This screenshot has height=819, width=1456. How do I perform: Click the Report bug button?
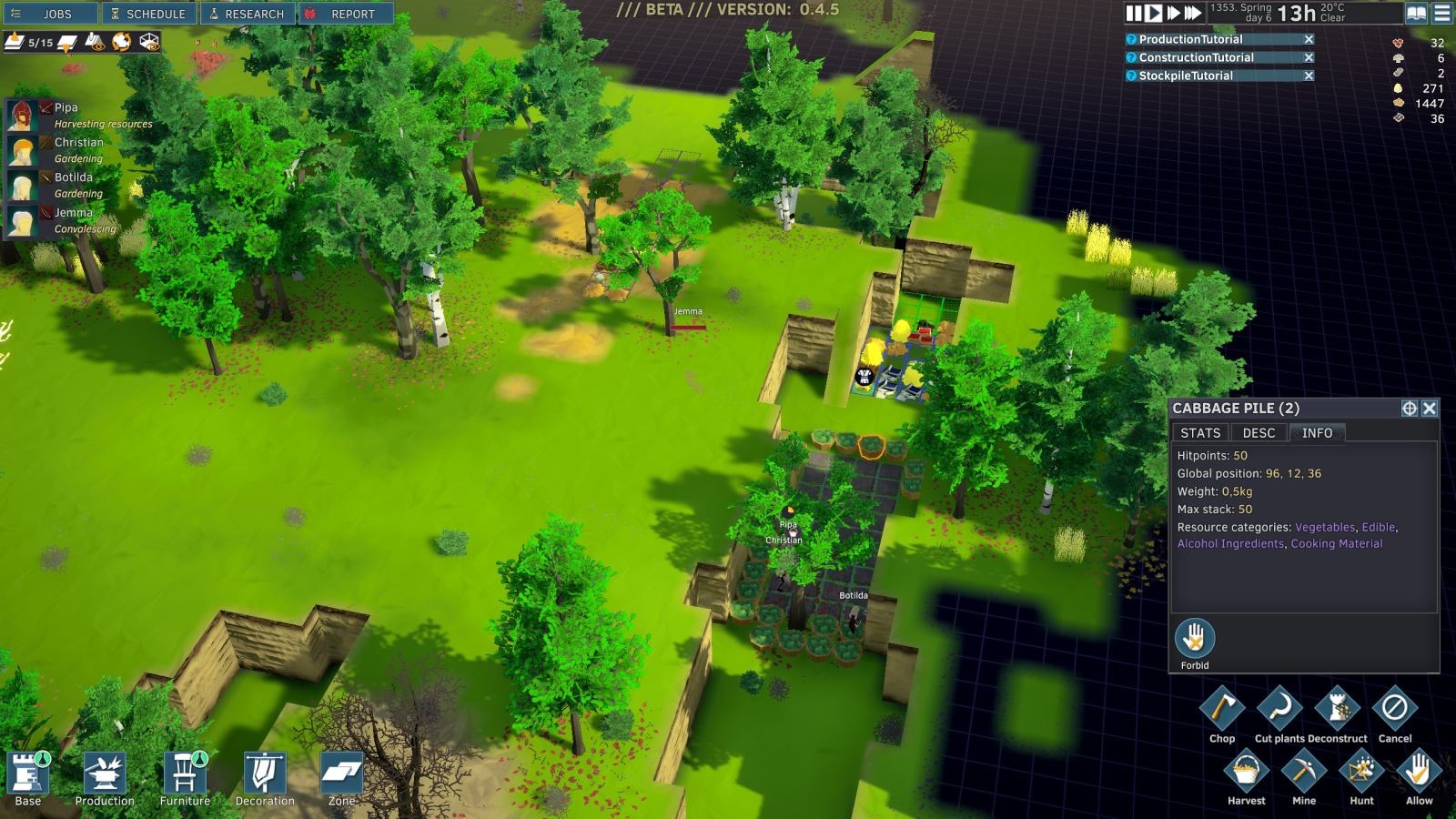tap(346, 14)
